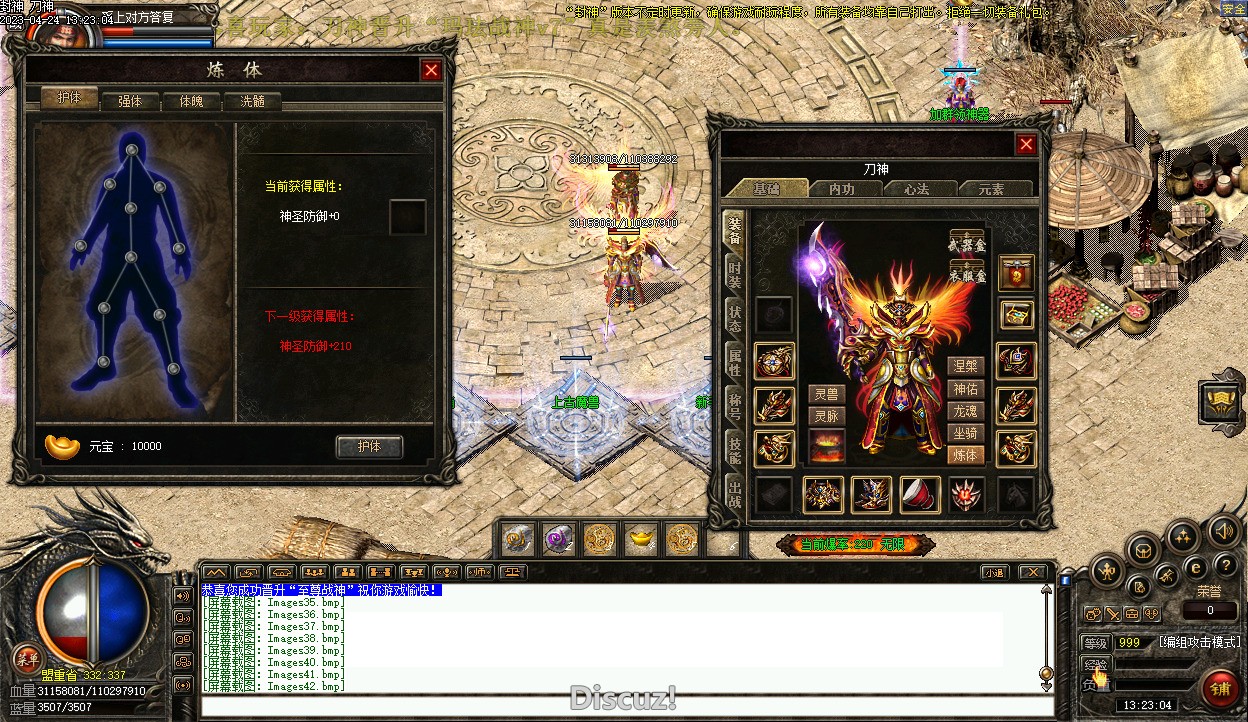The width and height of the screenshot is (1248, 722).
Task: Open the round red 铺 shop button
Action: click(x=1220, y=688)
